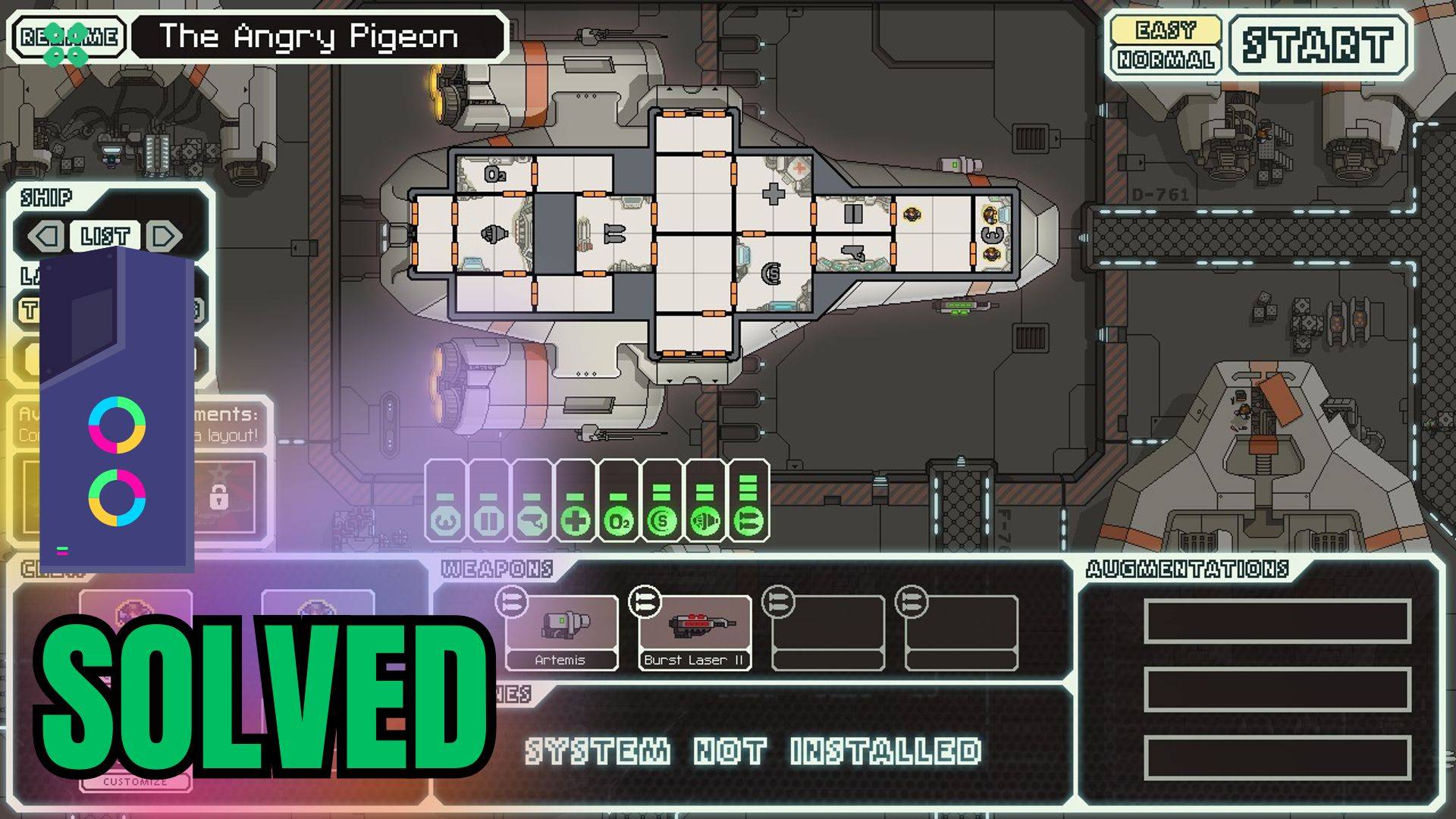Choose NORMAL difficulty

(1166, 60)
